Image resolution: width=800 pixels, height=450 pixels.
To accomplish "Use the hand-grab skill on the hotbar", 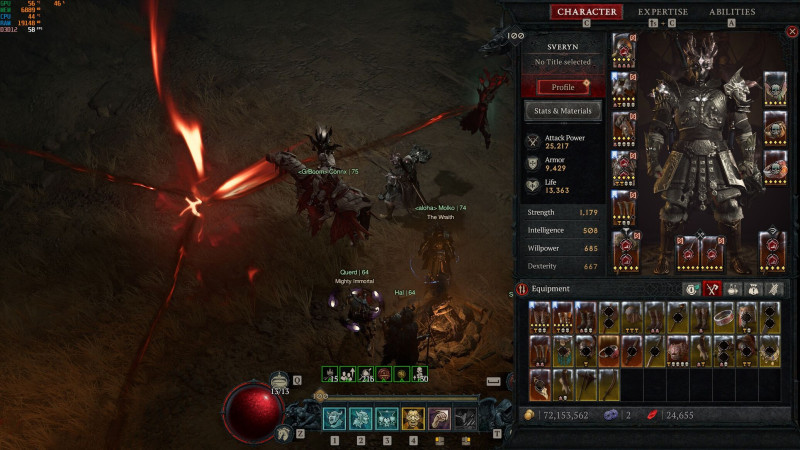I will (438, 419).
